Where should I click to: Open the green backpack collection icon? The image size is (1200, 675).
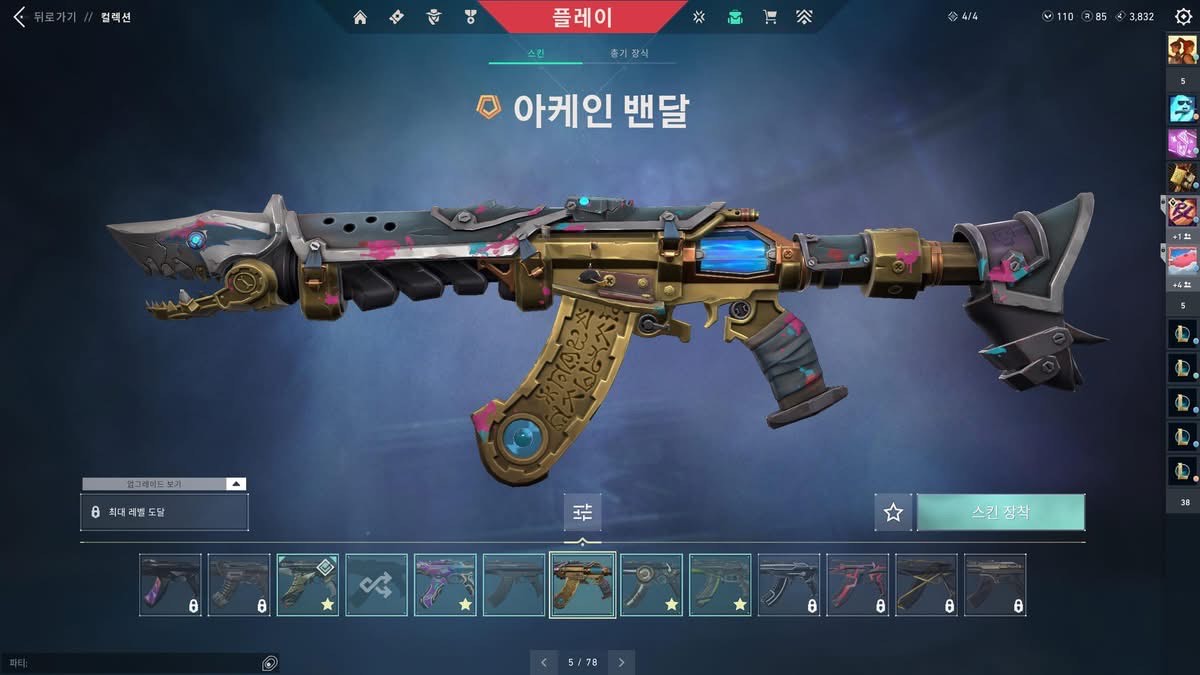coord(735,17)
